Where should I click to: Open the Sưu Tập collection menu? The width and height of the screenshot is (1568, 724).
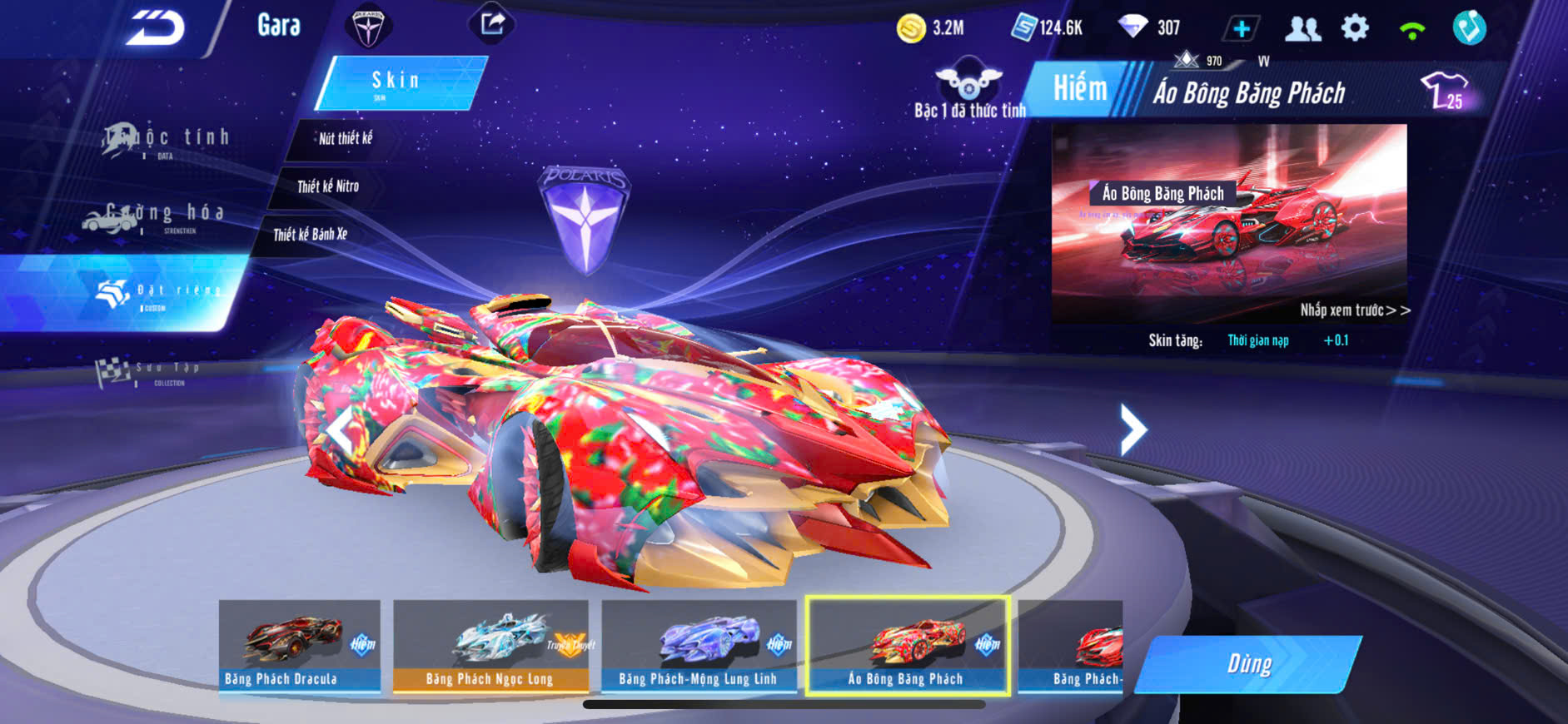[150, 372]
